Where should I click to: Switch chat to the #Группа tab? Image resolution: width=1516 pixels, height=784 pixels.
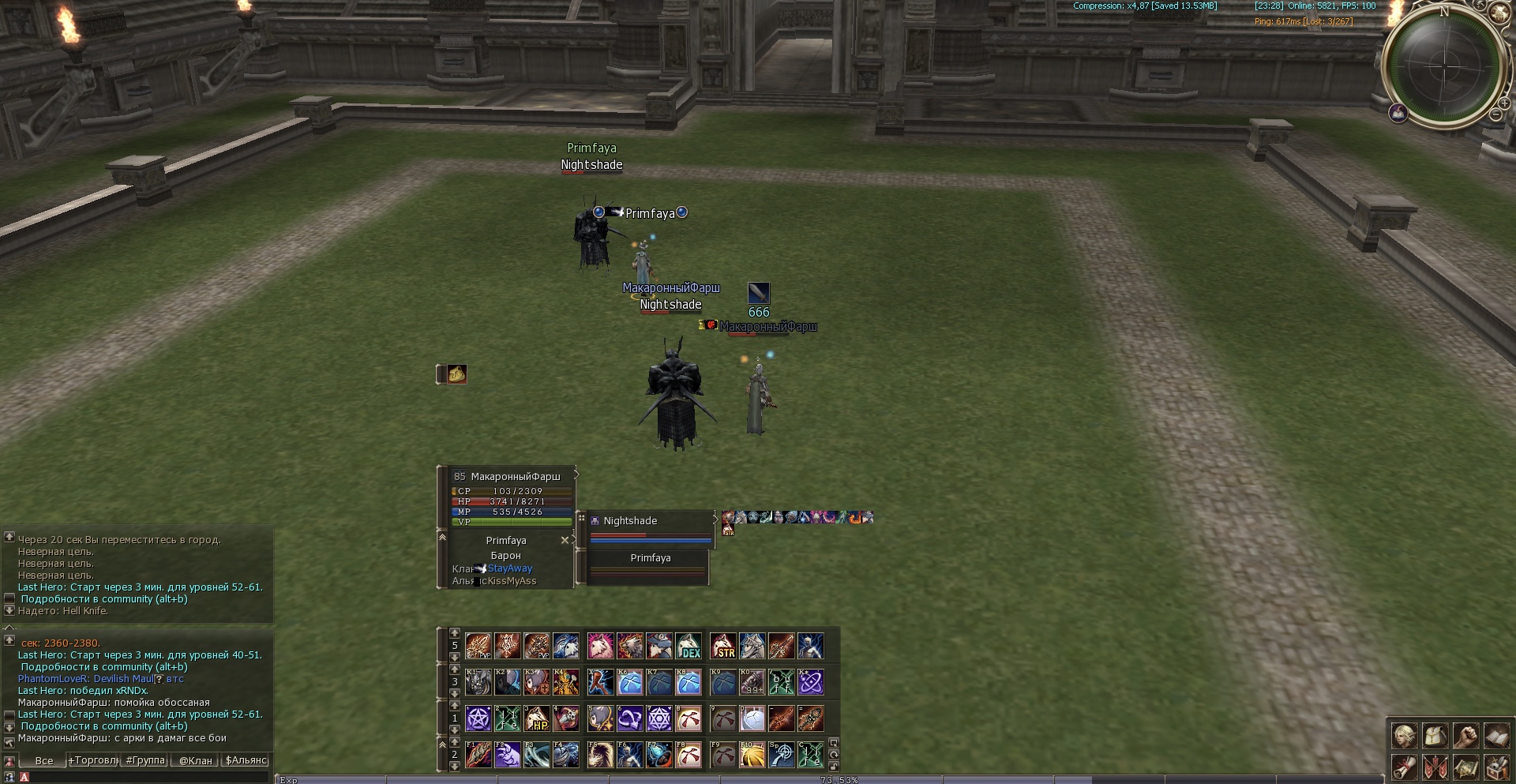click(146, 760)
